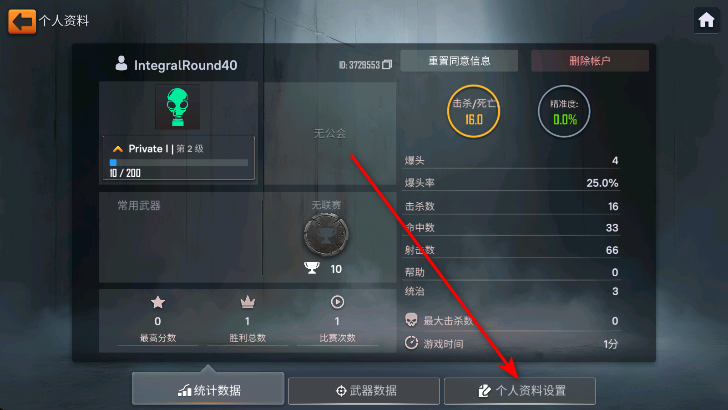Go back with the orange arrow button
The width and height of the screenshot is (728, 410).
pyautogui.click(x=21, y=20)
